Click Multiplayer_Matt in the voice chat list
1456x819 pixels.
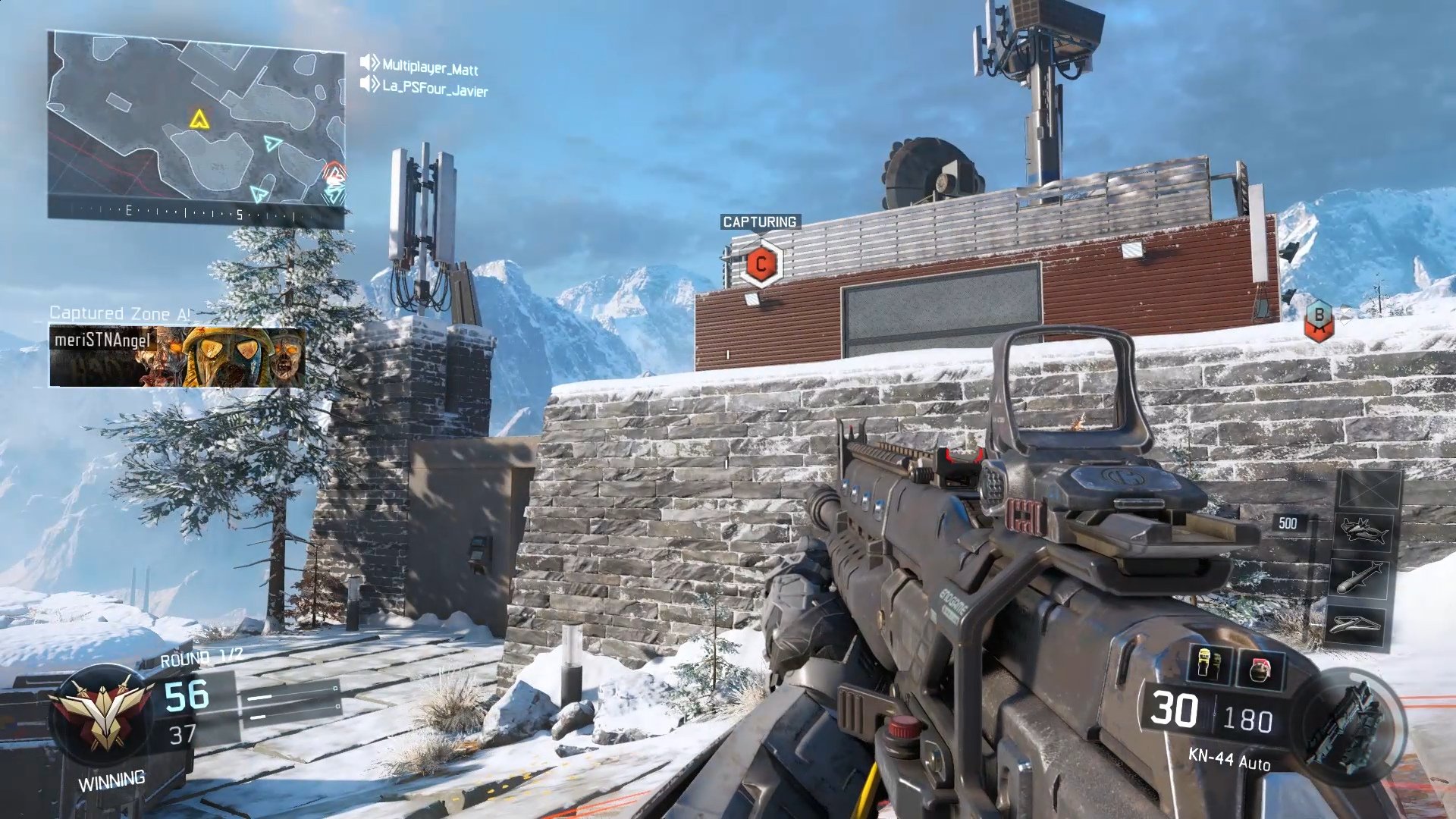tap(429, 67)
